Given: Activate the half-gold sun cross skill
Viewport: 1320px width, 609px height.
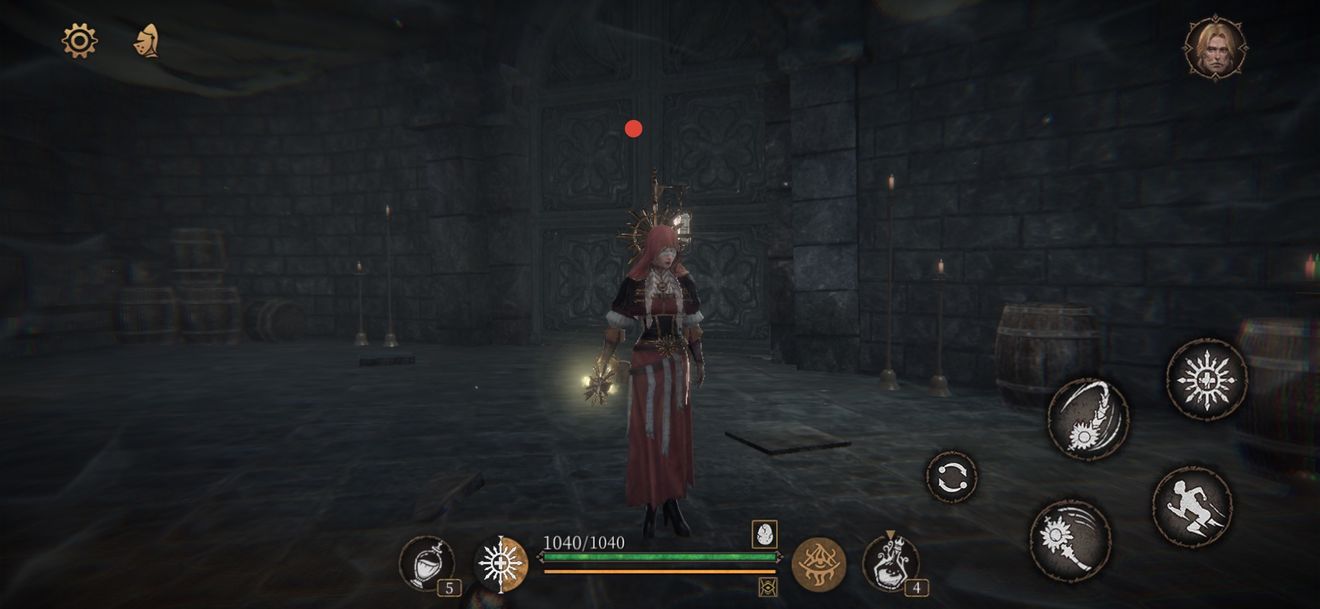Looking at the screenshot, I should tap(500, 563).
